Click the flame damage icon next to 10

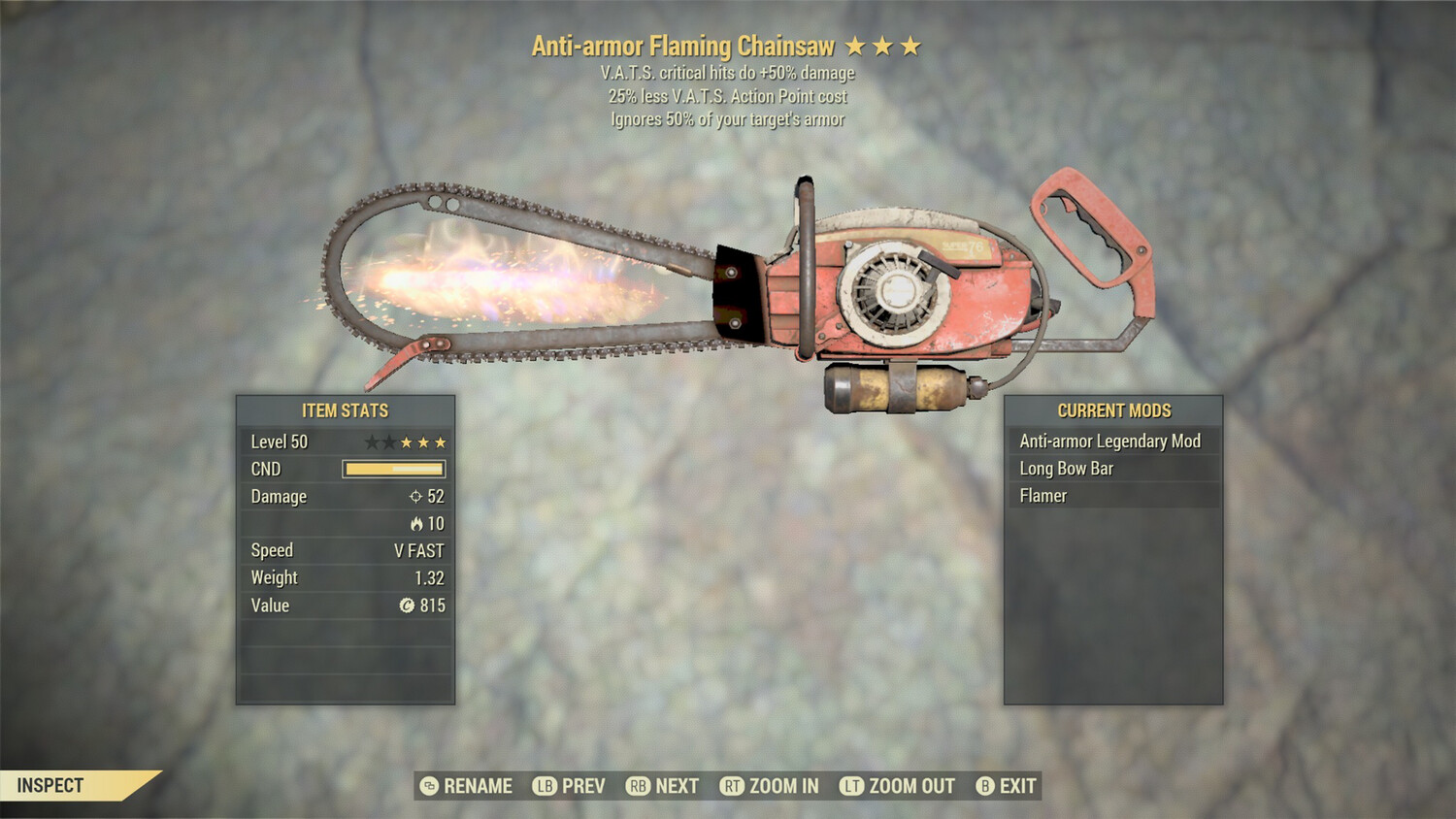click(x=416, y=523)
